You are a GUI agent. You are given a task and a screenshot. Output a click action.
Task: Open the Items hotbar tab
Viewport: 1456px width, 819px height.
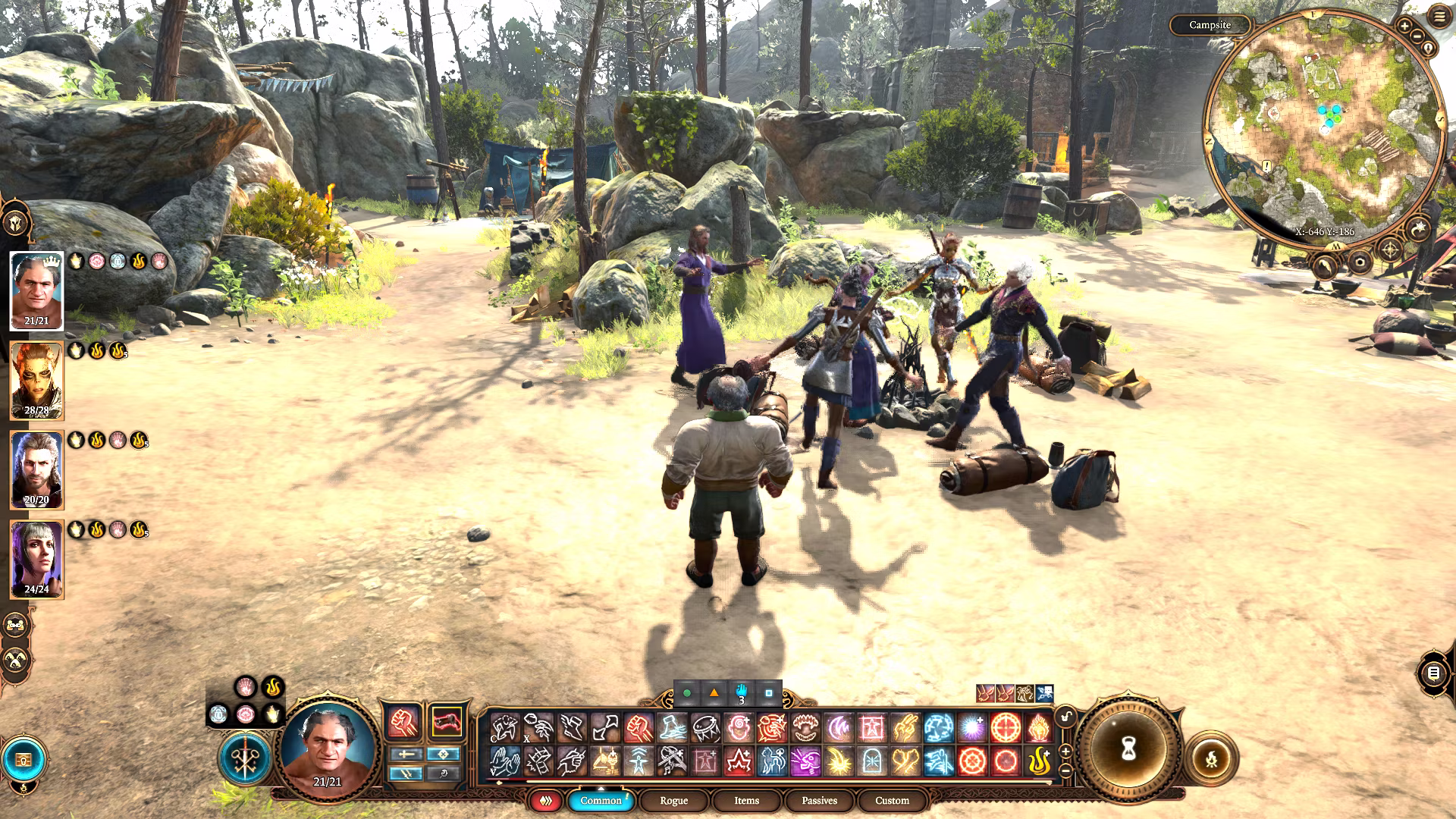746,801
